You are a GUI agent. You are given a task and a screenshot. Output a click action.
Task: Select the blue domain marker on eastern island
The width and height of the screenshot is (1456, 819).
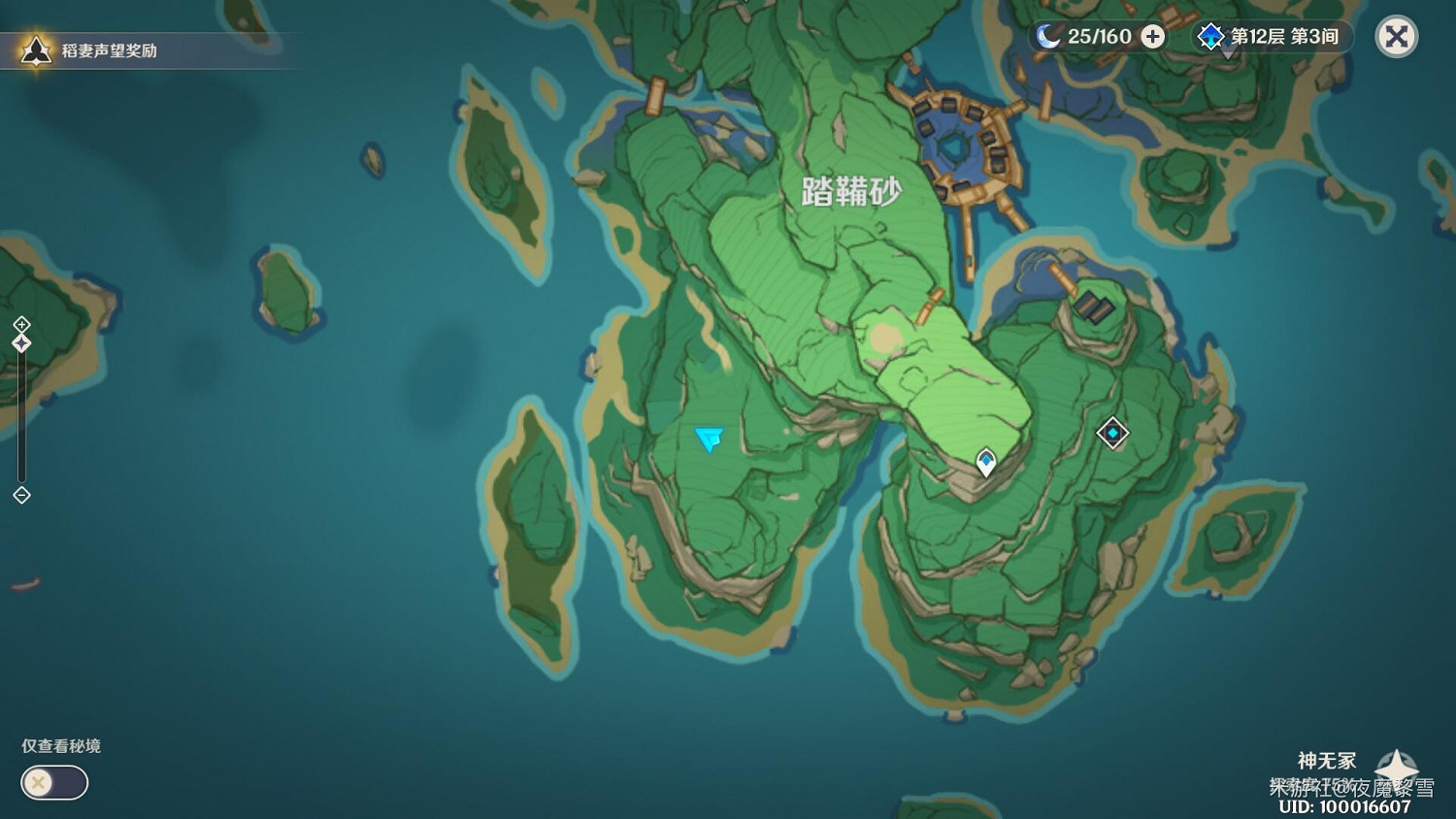[1111, 433]
